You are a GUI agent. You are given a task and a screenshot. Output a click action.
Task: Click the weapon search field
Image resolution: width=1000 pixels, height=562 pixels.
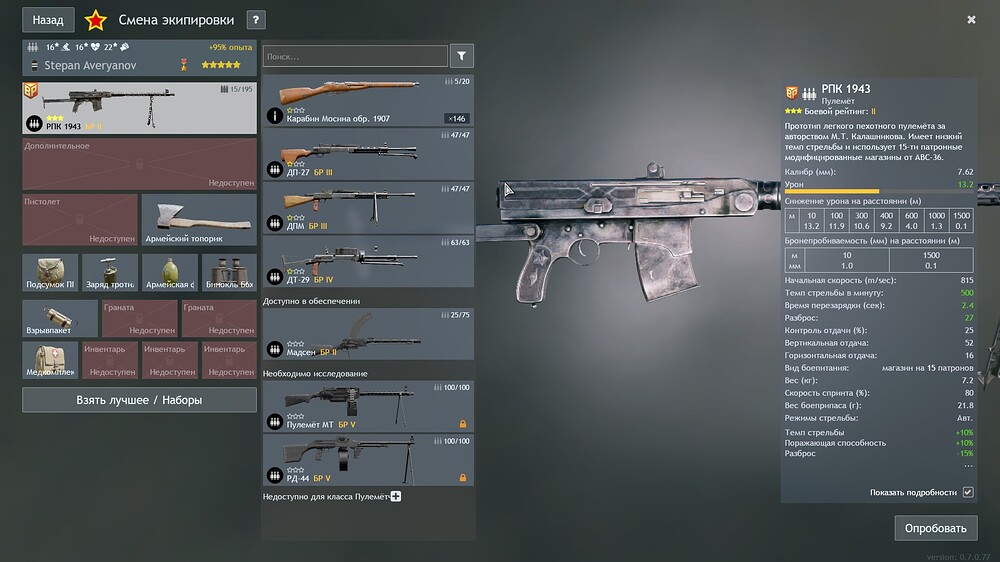[x=355, y=57]
